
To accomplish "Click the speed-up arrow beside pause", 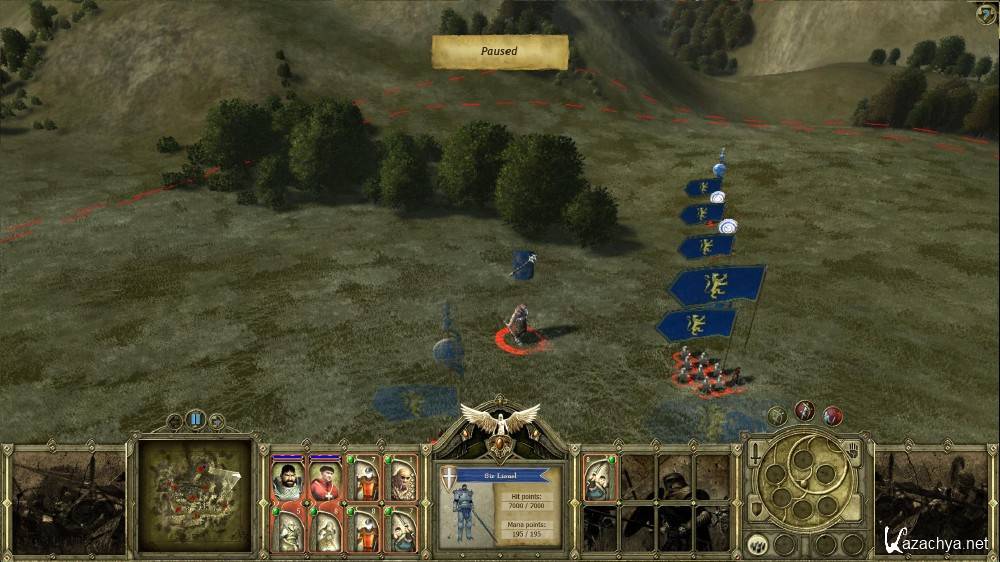I will tap(217, 421).
